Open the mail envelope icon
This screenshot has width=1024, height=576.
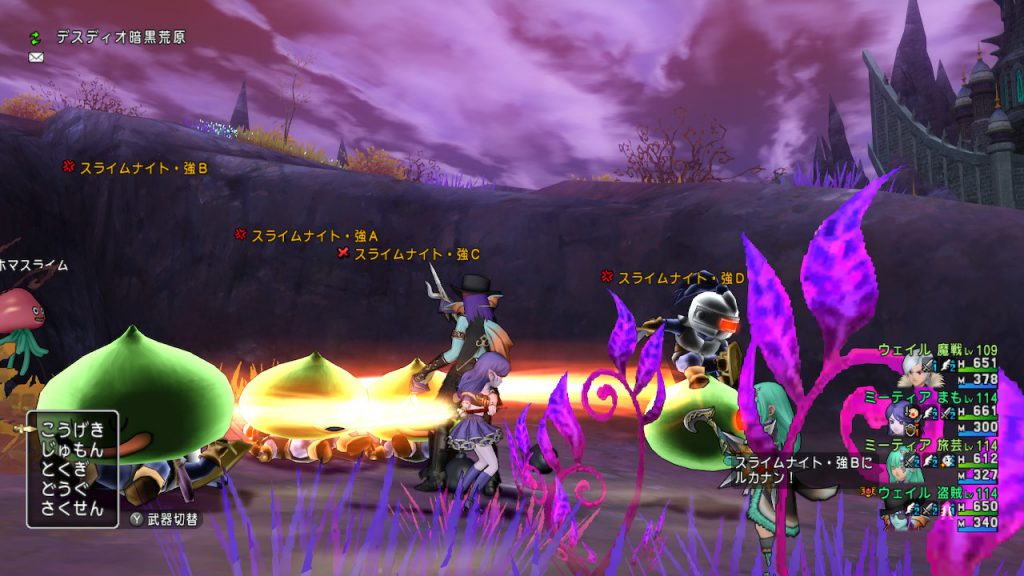(x=36, y=58)
